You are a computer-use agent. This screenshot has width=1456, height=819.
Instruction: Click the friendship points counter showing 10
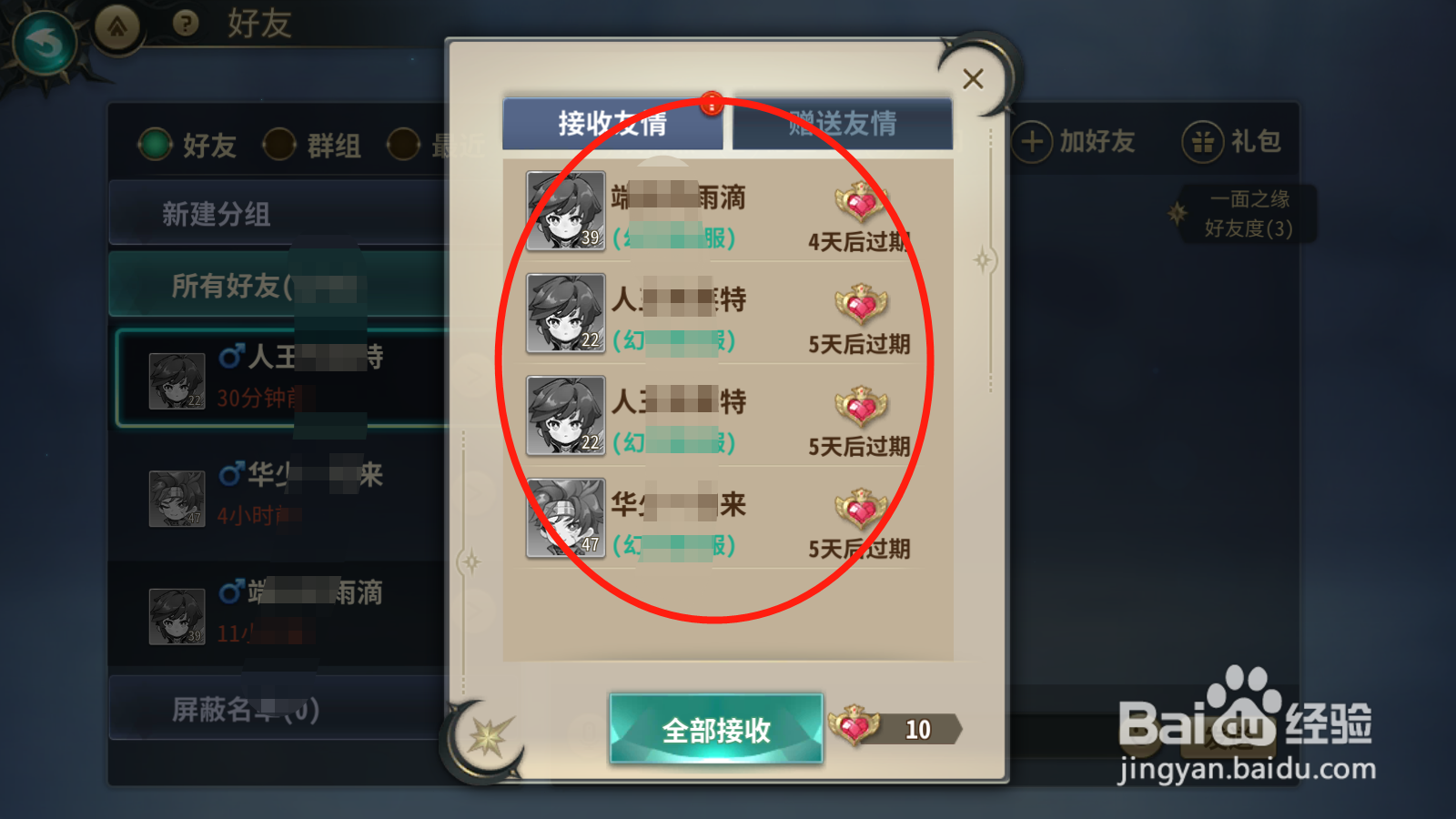[x=917, y=728]
